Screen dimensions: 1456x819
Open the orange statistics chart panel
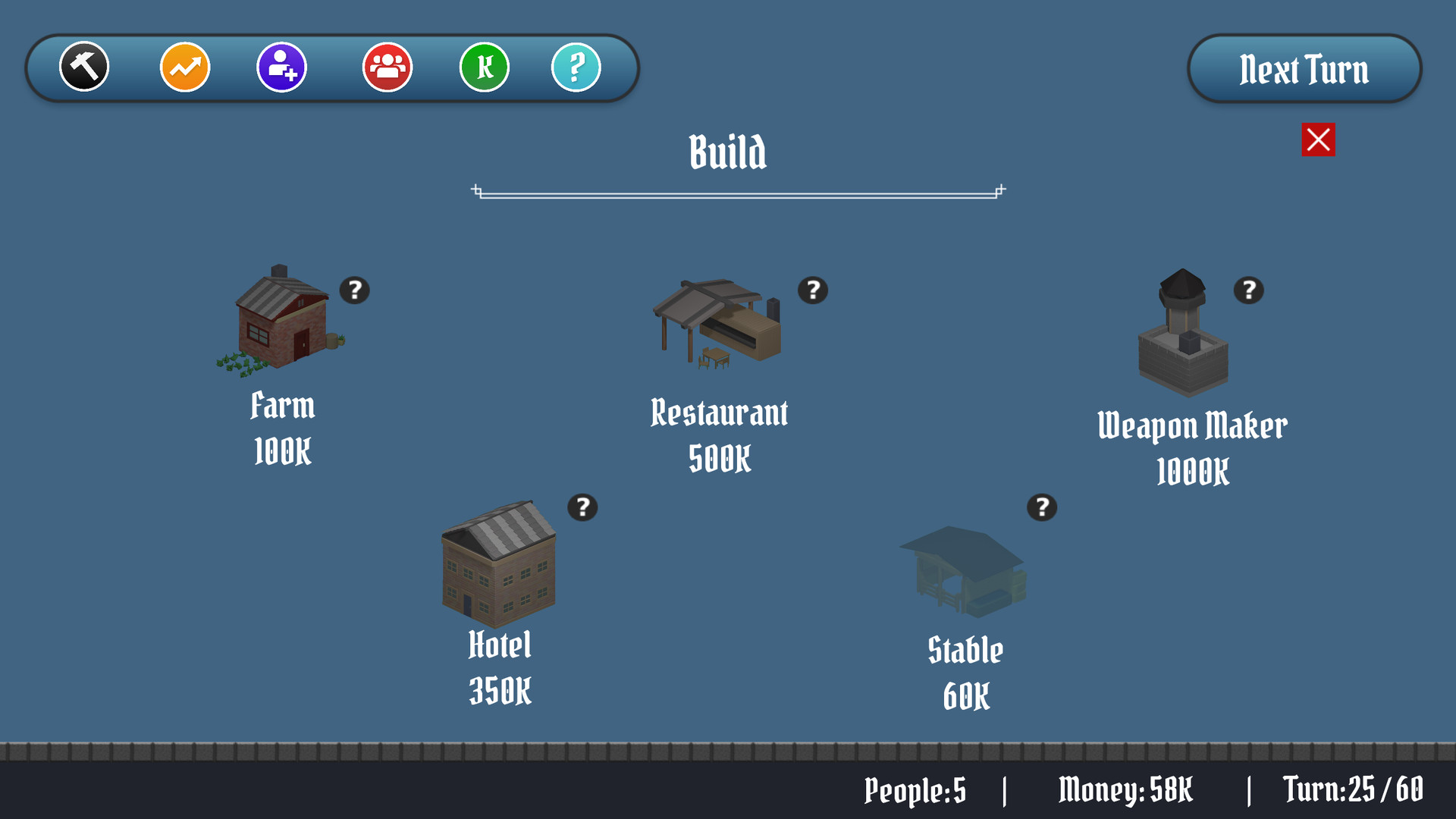pos(184,67)
